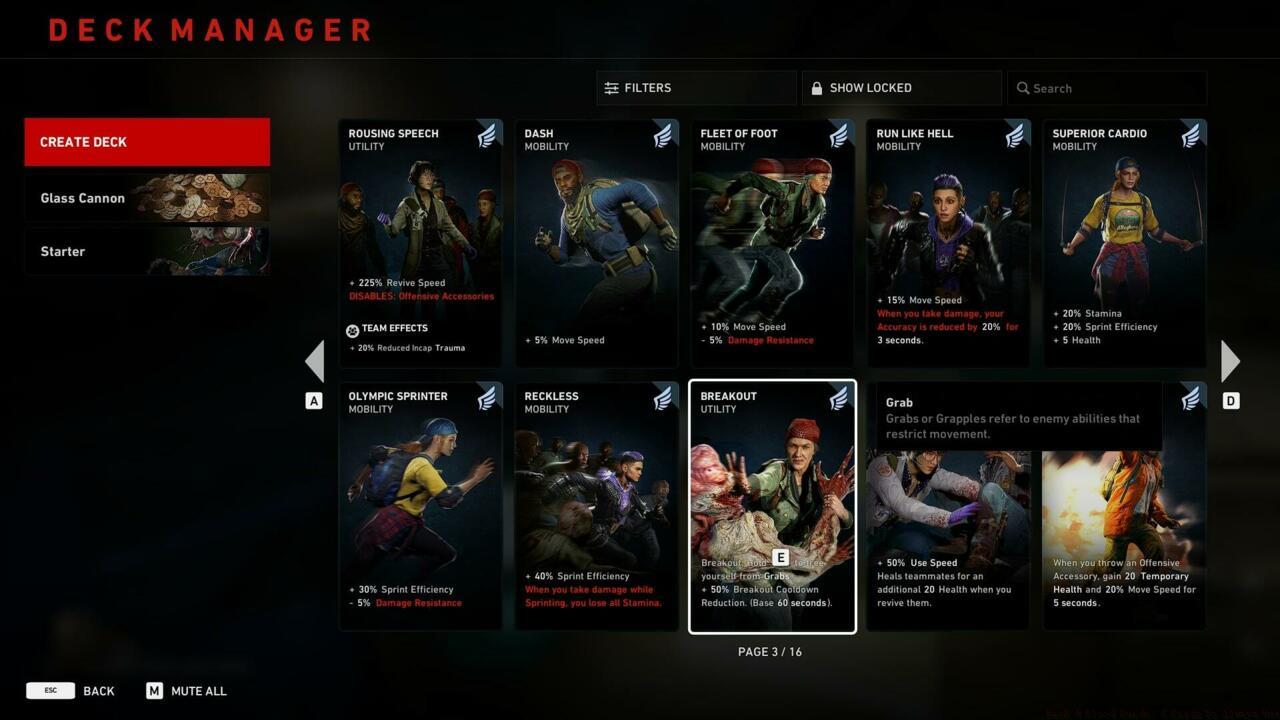This screenshot has height=720, width=1280.
Task: Open the Glass Cannon deck
Action: 147,198
